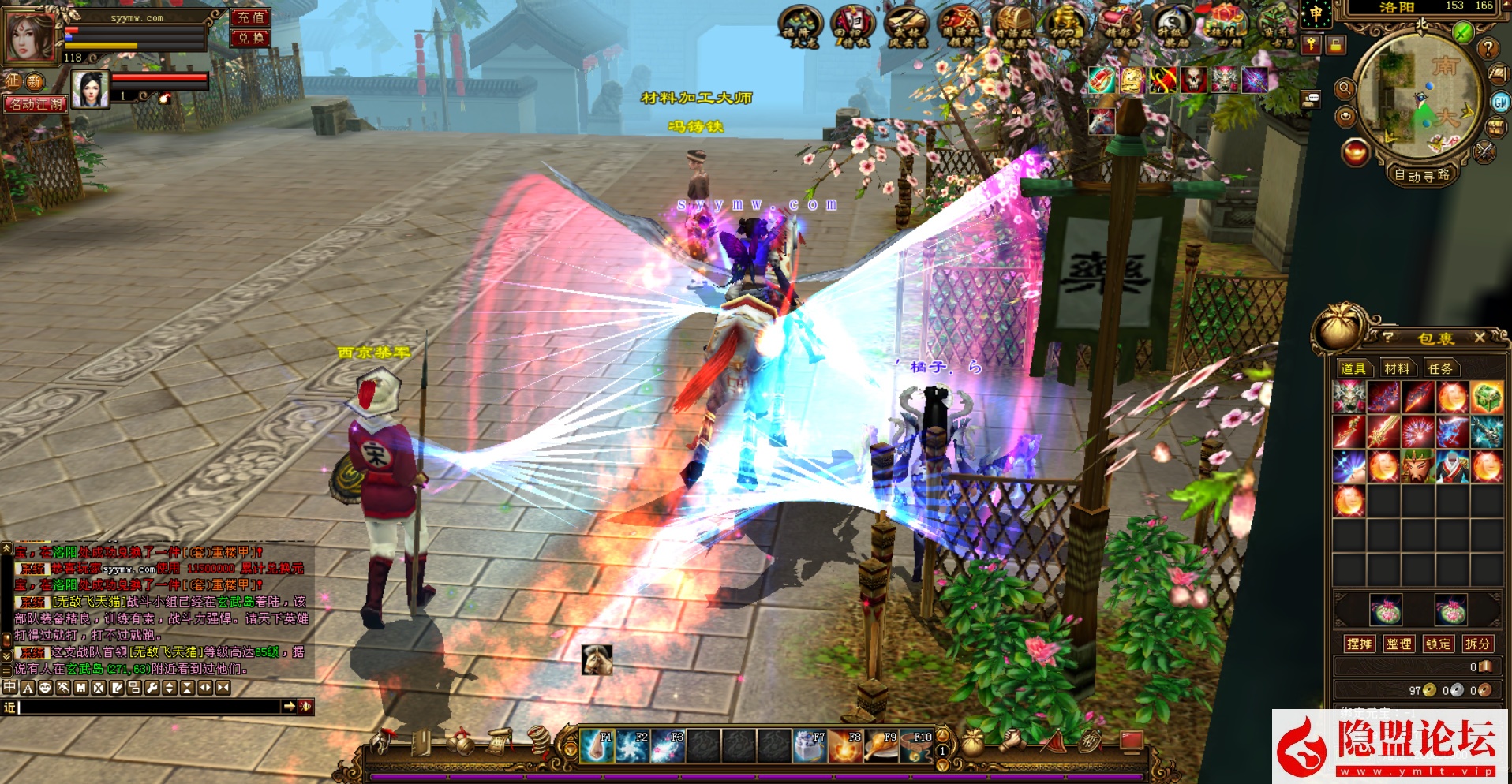Click the 拆分 split stack button
This screenshot has height=784, width=1512.
[x=1476, y=644]
